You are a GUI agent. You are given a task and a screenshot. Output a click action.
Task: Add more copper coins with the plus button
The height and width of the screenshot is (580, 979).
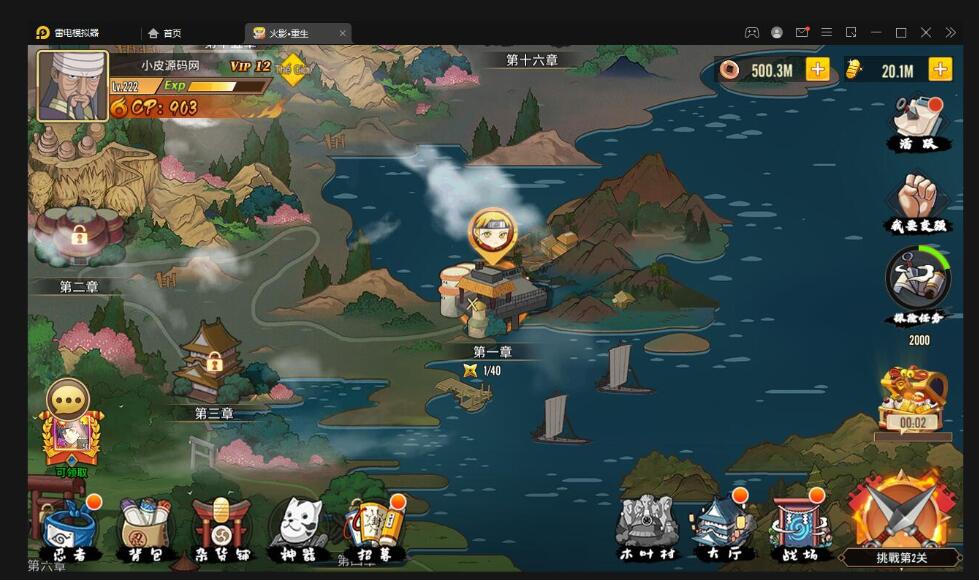coord(817,69)
